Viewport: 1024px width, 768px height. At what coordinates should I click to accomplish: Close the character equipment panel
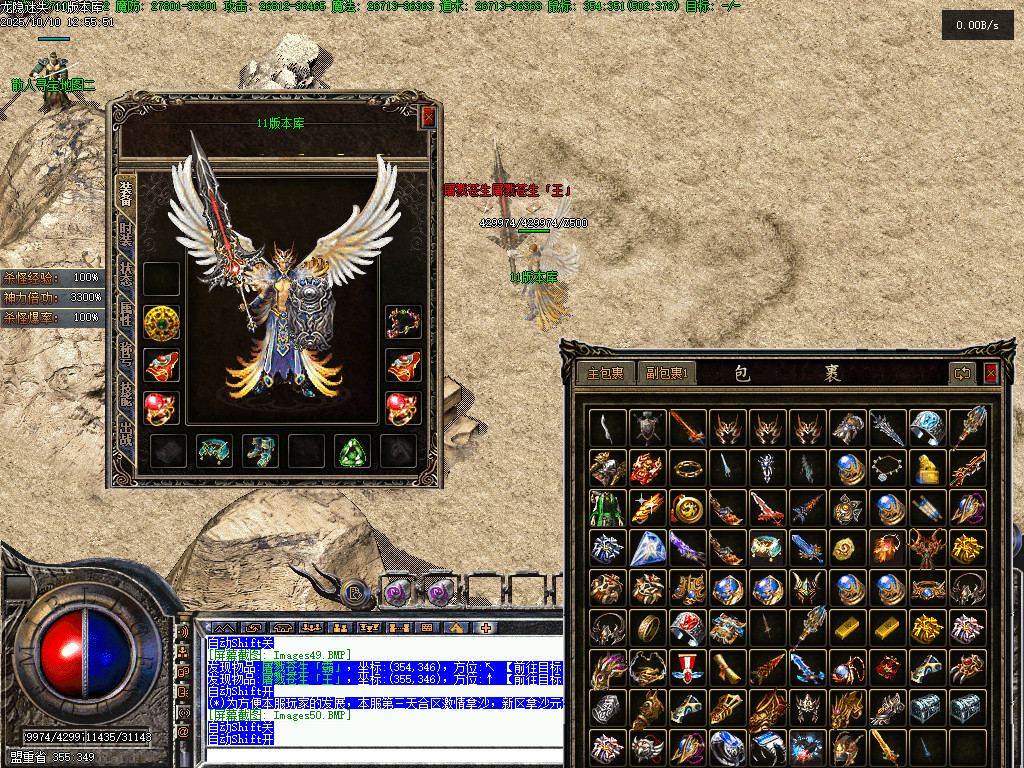coord(428,117)
